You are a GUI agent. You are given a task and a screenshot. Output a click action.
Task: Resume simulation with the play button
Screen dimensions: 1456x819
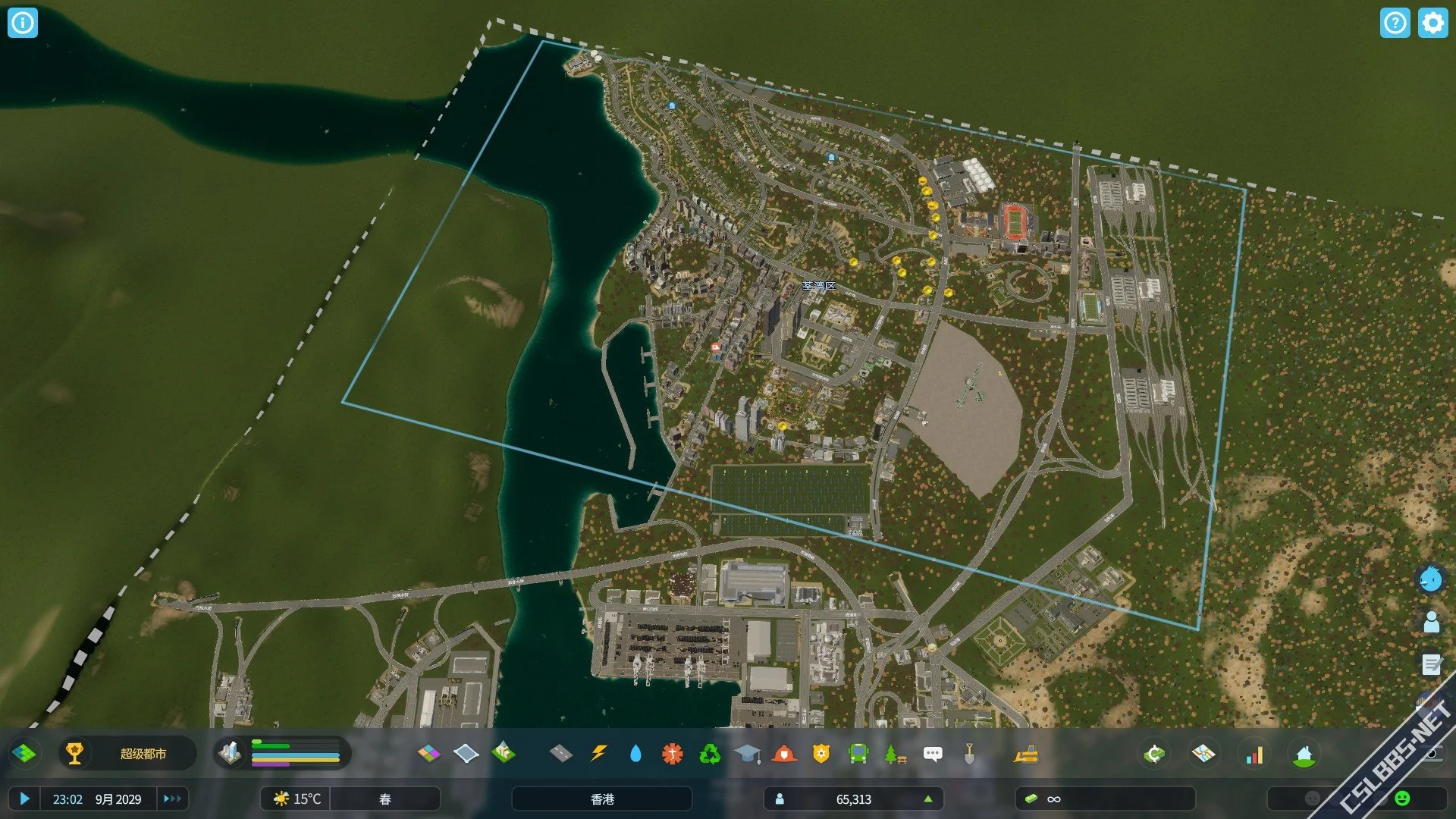click(24, 799)
